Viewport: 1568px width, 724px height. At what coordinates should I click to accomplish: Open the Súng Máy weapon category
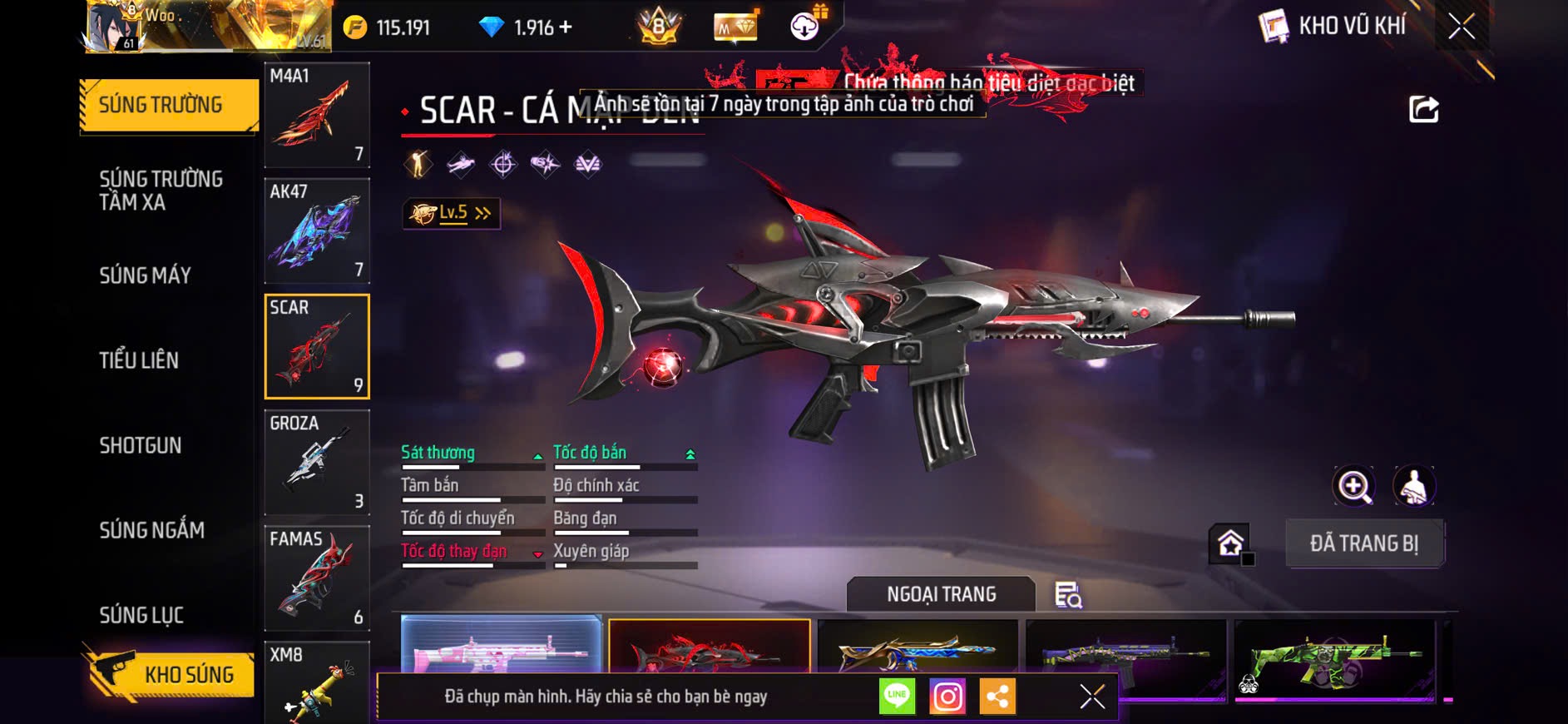(146, 275)
